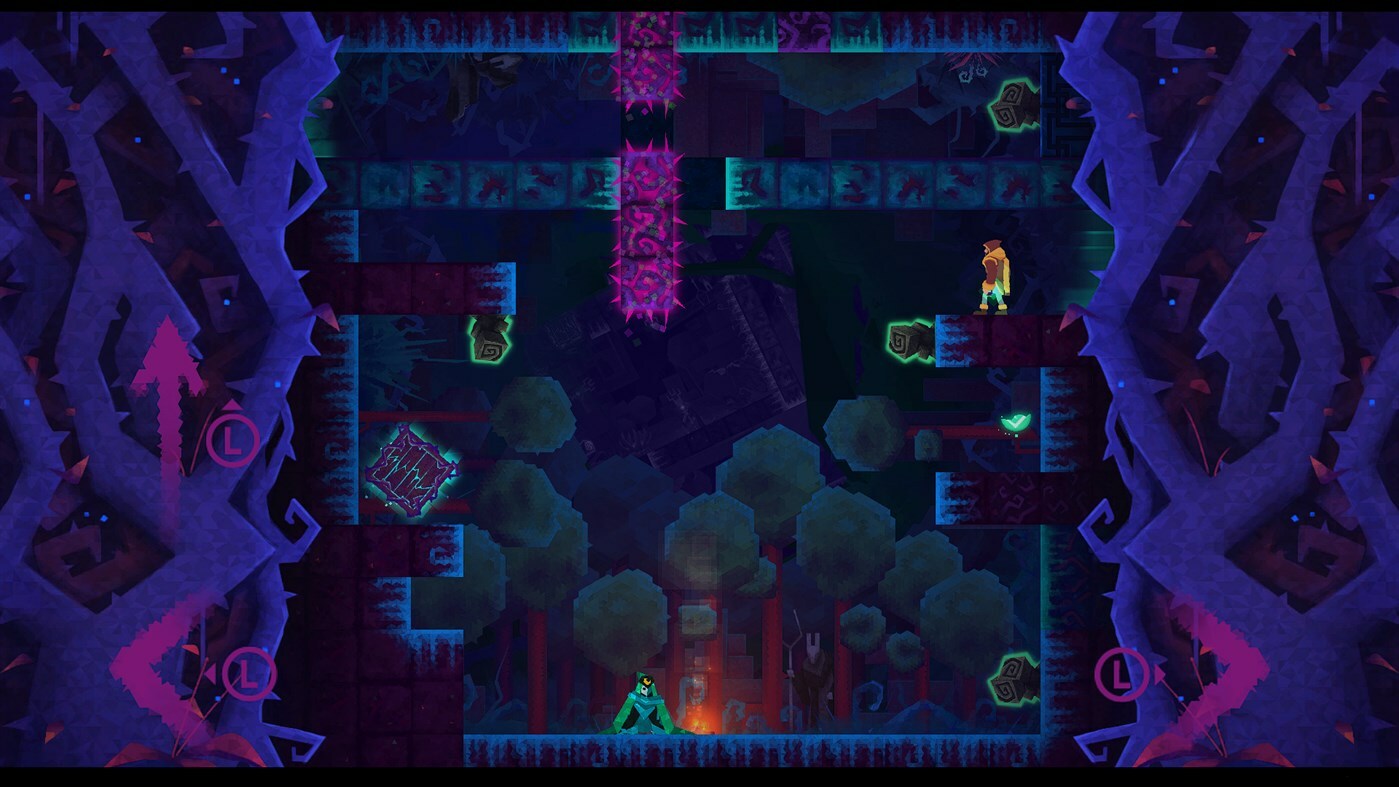Click the green rune block in the top-right corner
The image size is (1399, 787).
(x=1010, y=103)
